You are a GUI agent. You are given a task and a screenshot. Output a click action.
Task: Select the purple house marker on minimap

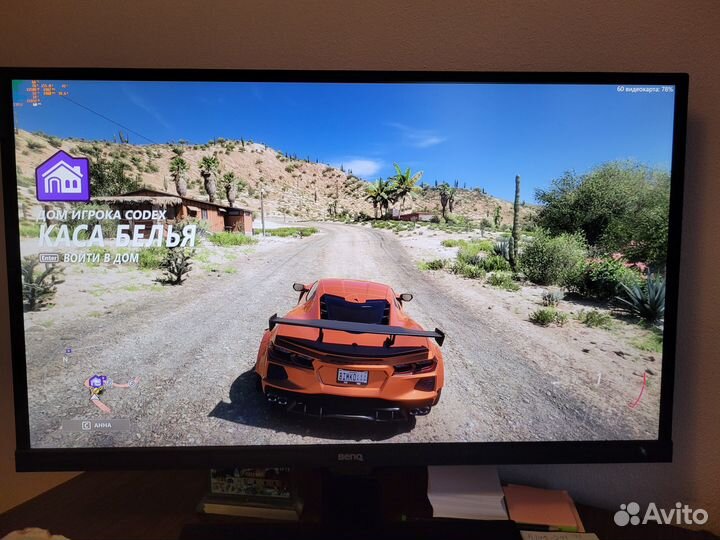point(96,381)
